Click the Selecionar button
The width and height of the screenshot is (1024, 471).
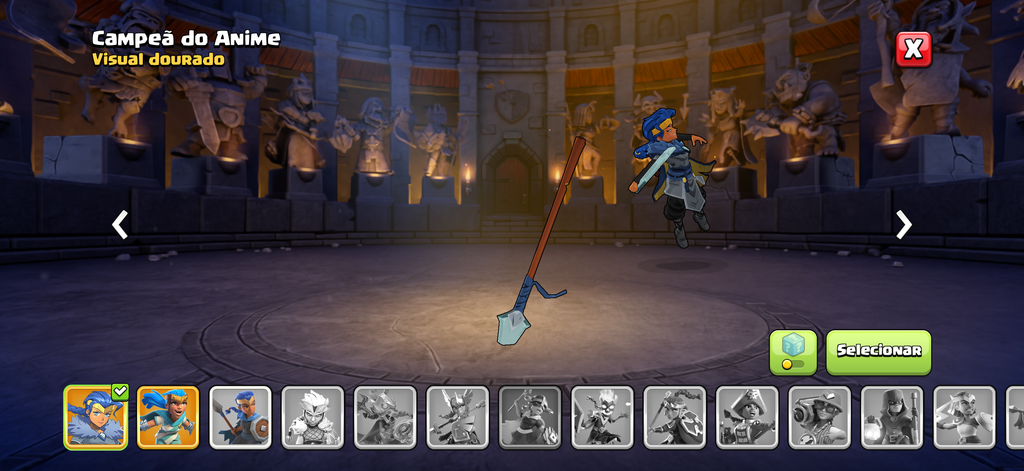tap(878, 352)
